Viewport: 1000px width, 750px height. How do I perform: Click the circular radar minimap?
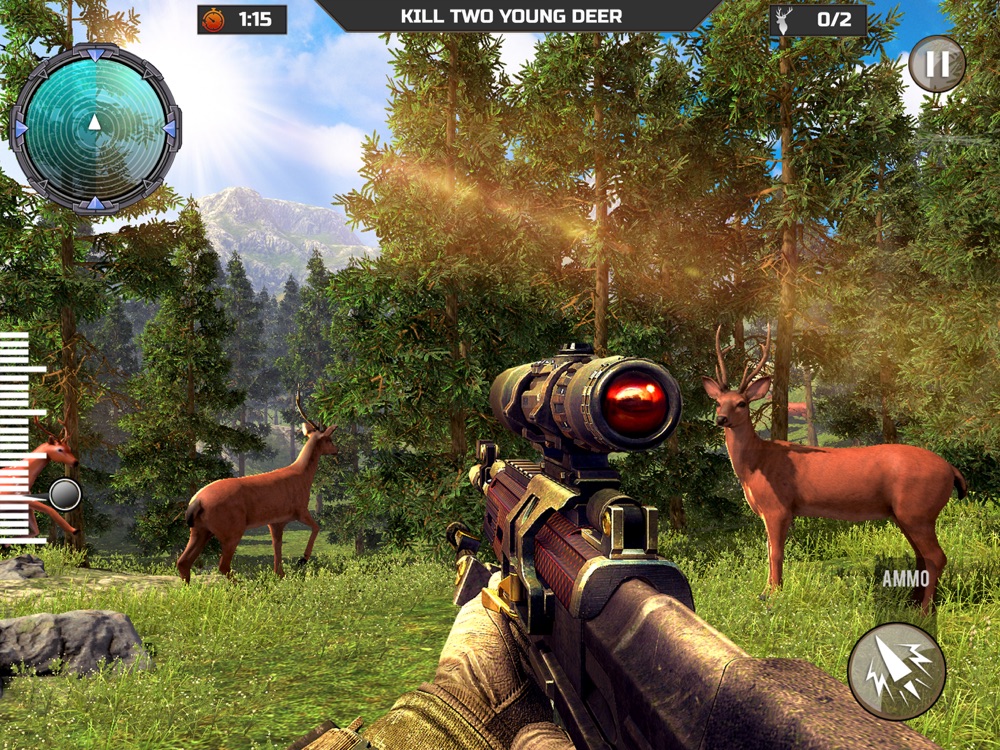[95, 127]
